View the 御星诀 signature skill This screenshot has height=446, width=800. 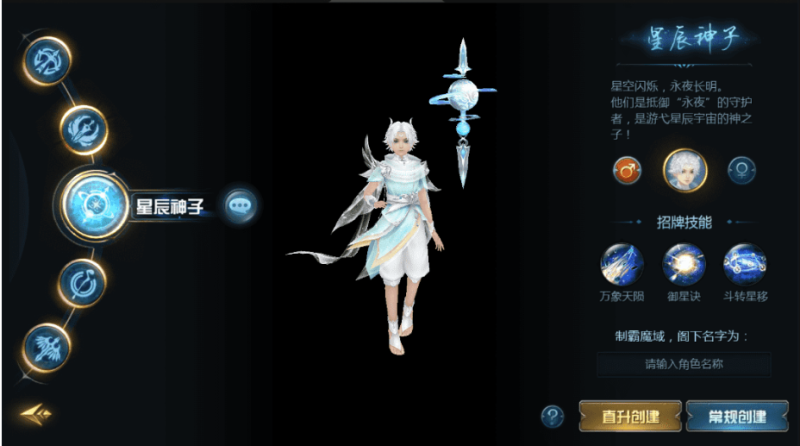(683, 265)
